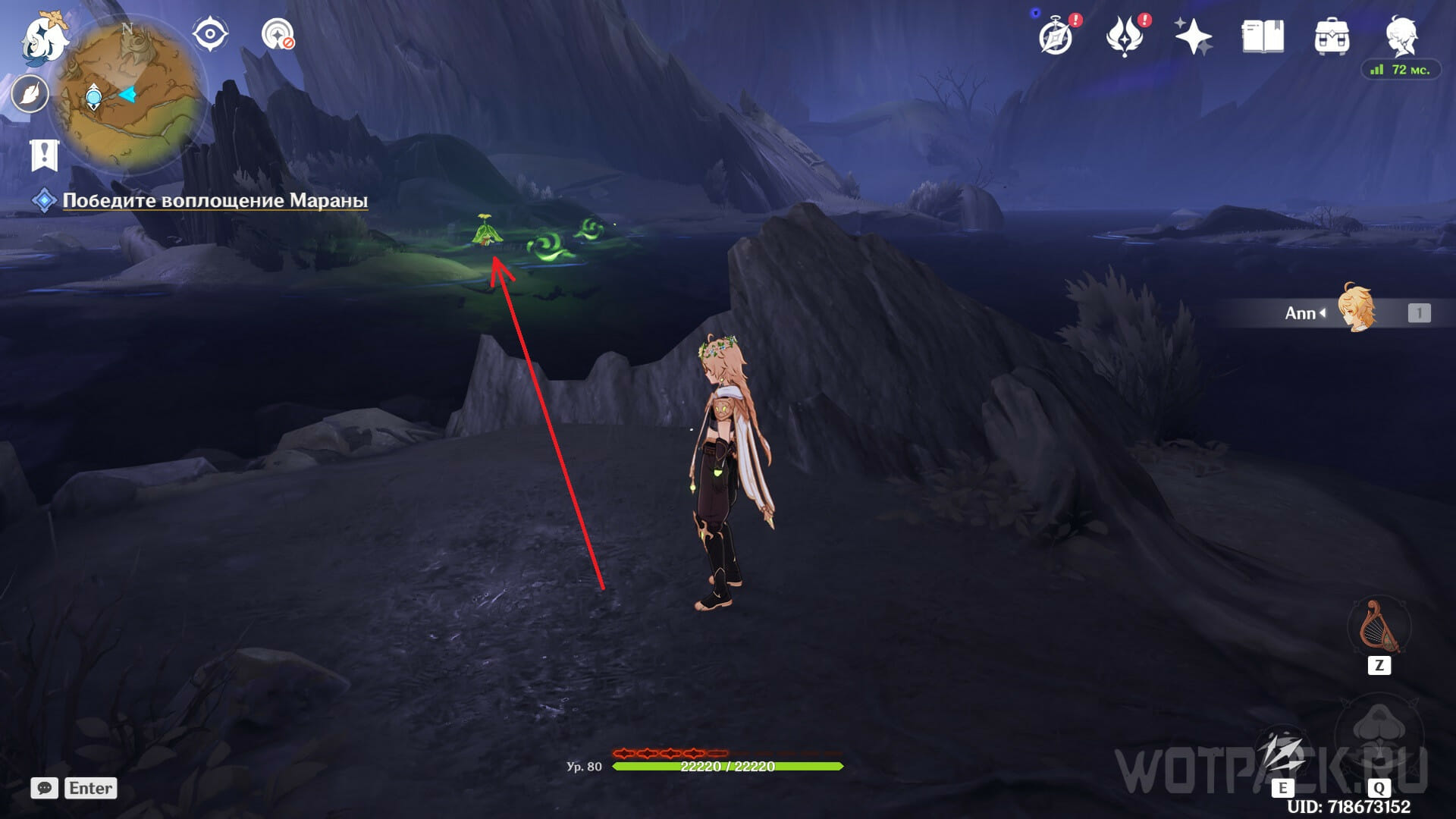The width and height of the screenshot is (1456, 819).
Task: Select the quest tracker "Победите воплощение Мараны"
Action: point(215,200)
